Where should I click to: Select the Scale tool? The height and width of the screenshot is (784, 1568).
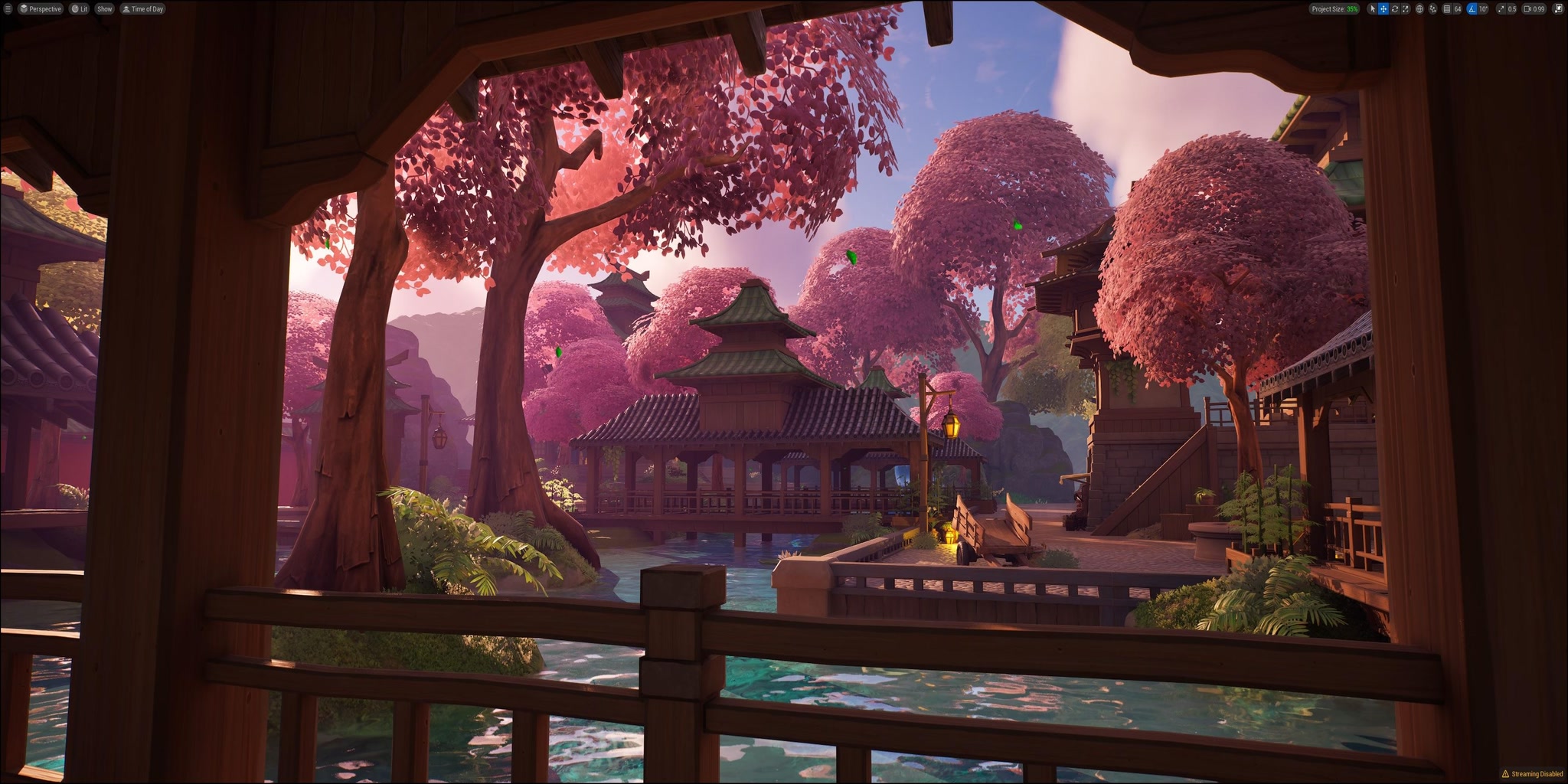pos(1406,8)
